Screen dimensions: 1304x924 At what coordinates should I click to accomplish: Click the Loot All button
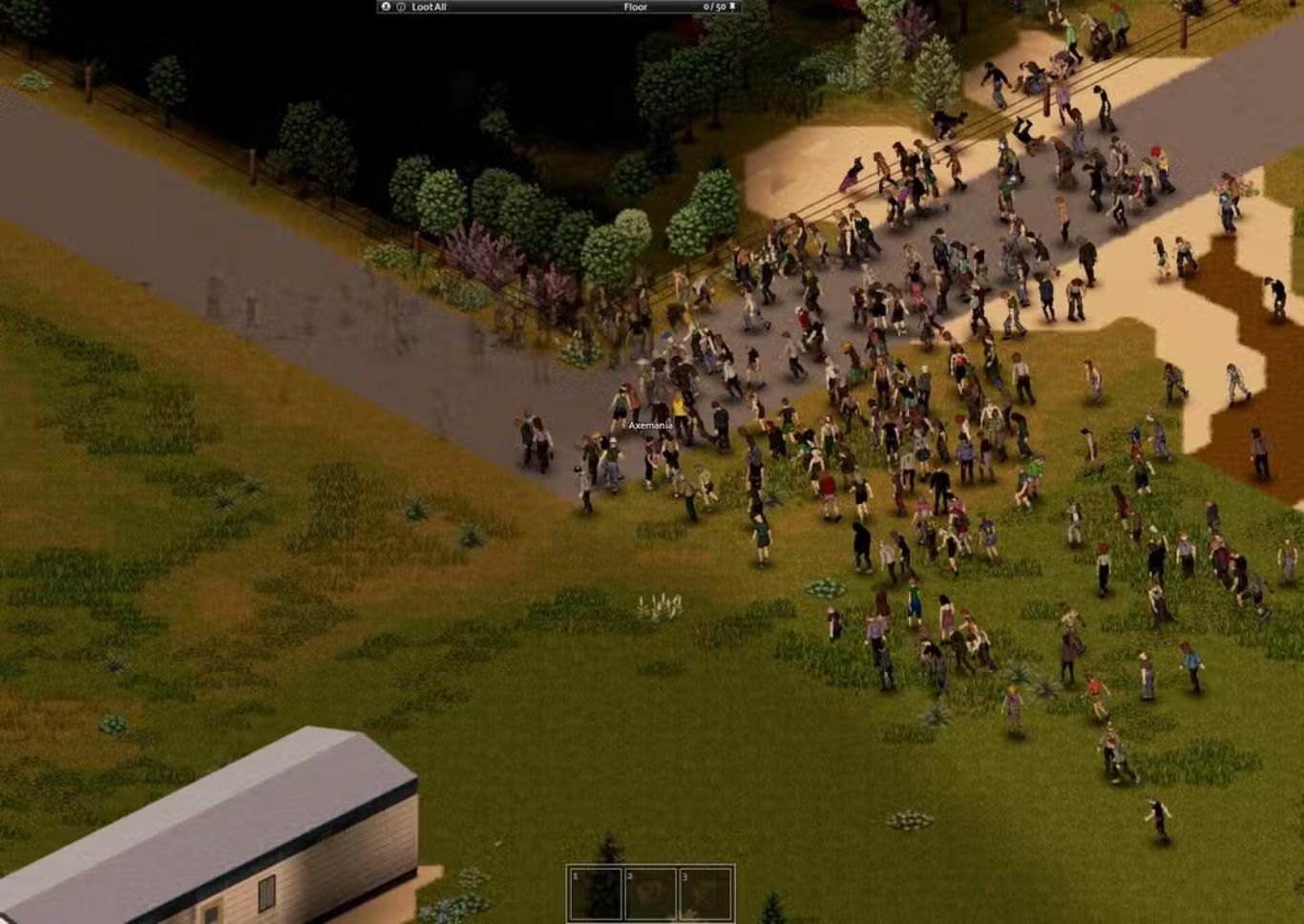pyautogui.click(x=429, y=7)
